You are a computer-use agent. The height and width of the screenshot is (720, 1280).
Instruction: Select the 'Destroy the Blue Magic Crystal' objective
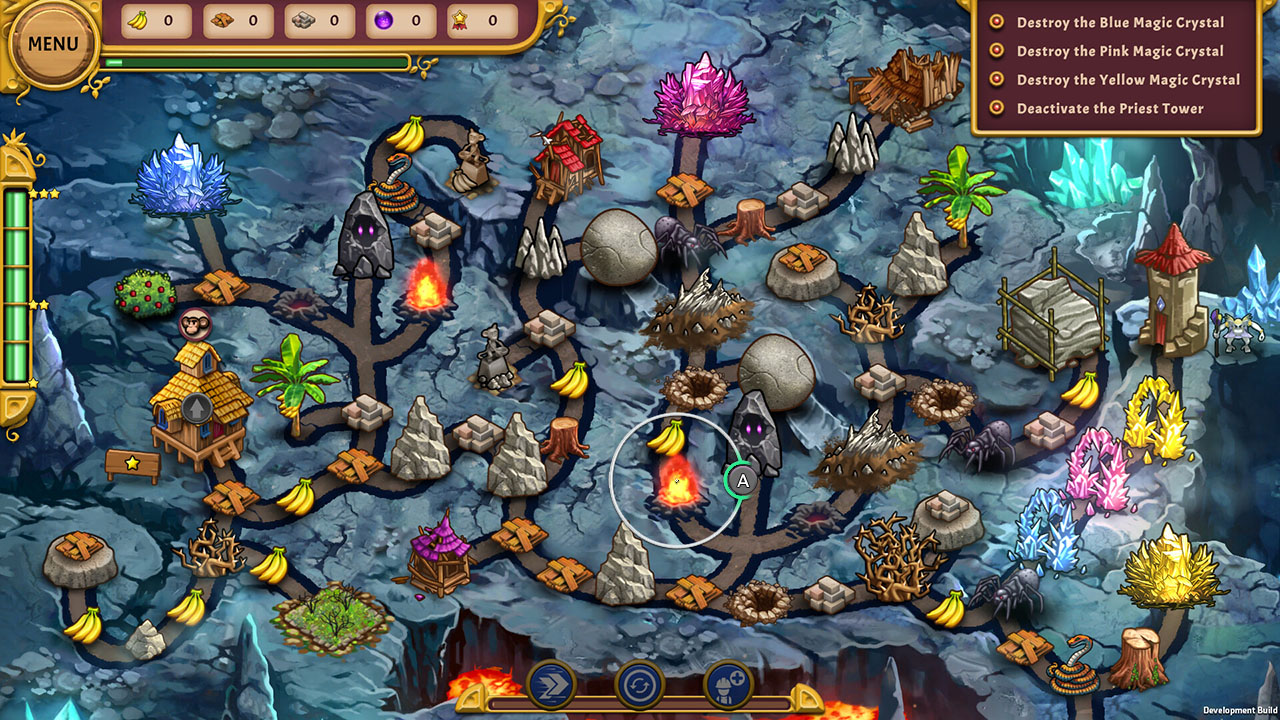[1119, 23]
